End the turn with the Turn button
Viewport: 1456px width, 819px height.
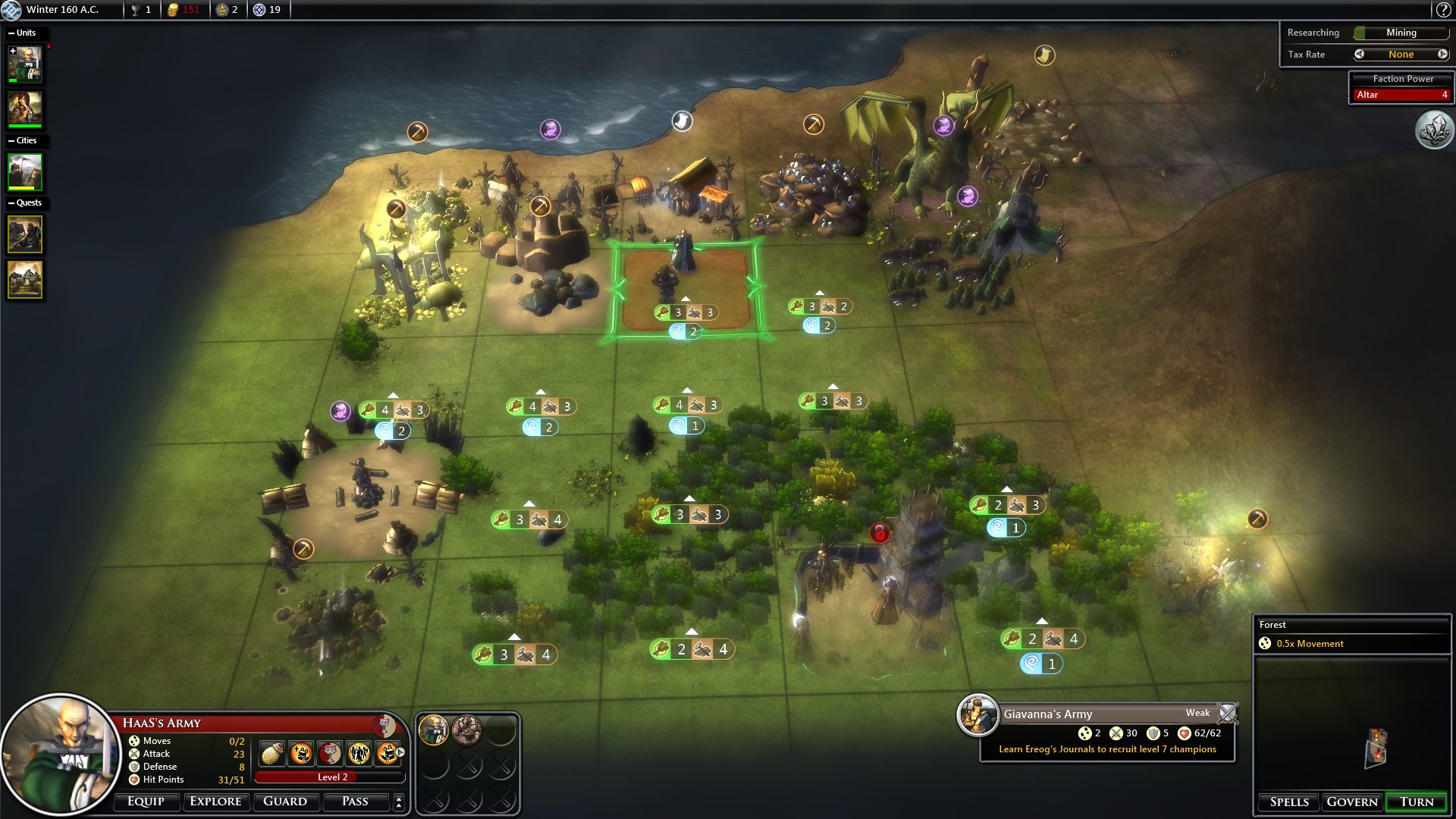(x=1416, y=802)
